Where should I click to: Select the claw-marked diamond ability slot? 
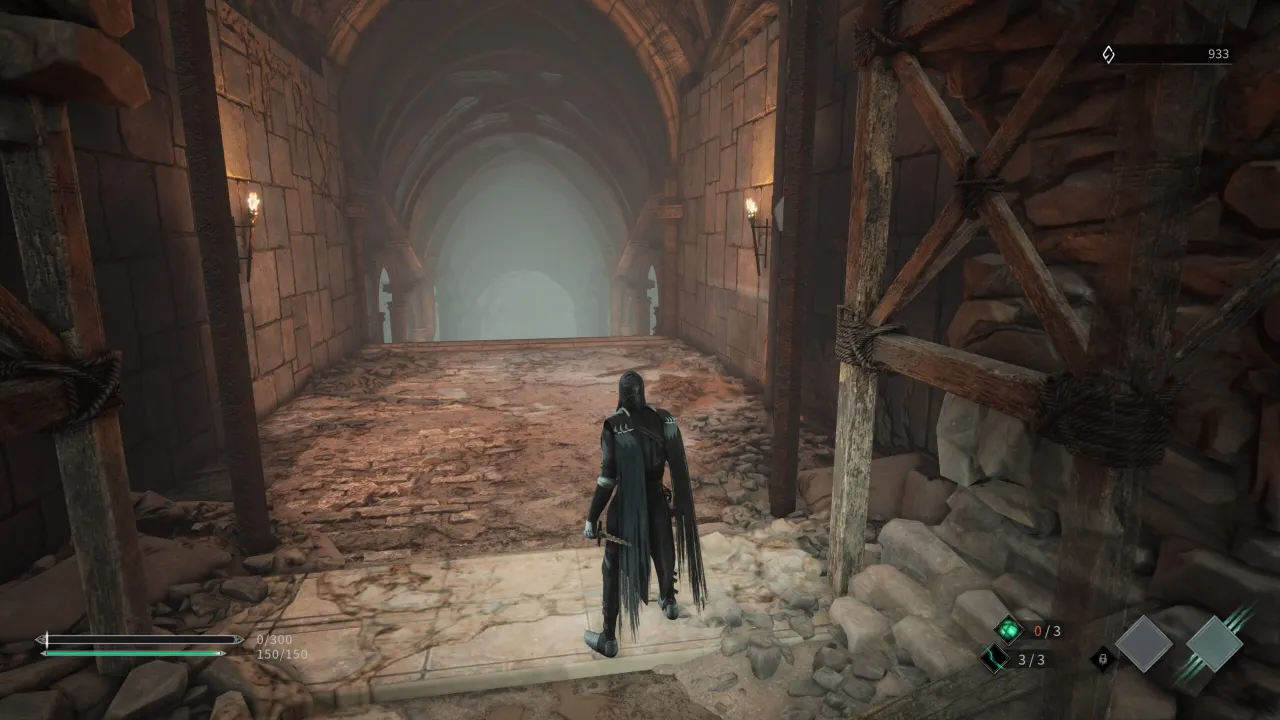pyautogui.click(x=1216, y=645)
